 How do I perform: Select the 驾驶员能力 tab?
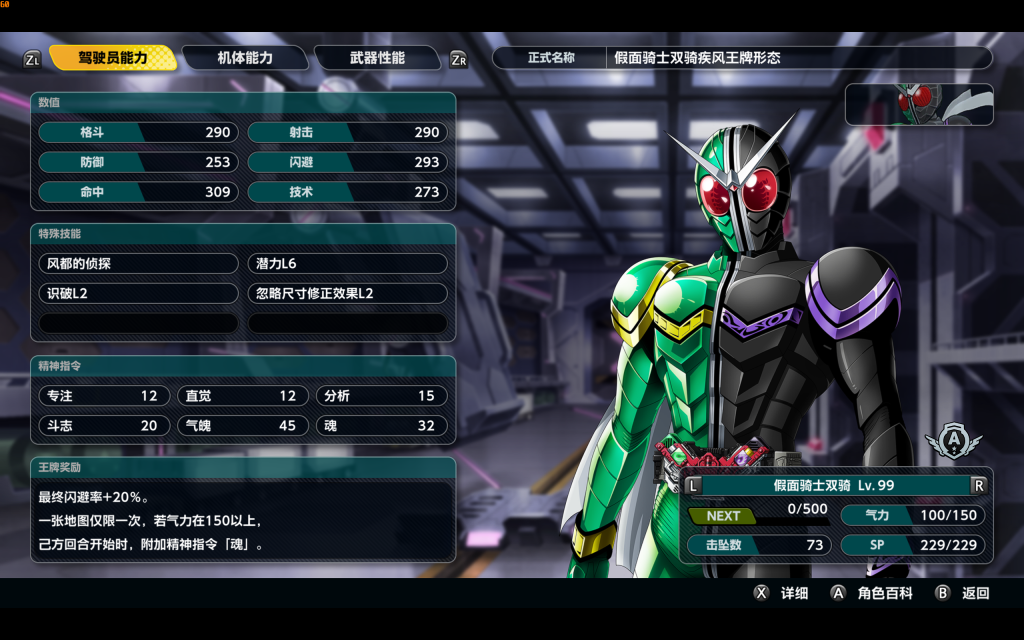point(113,58)
